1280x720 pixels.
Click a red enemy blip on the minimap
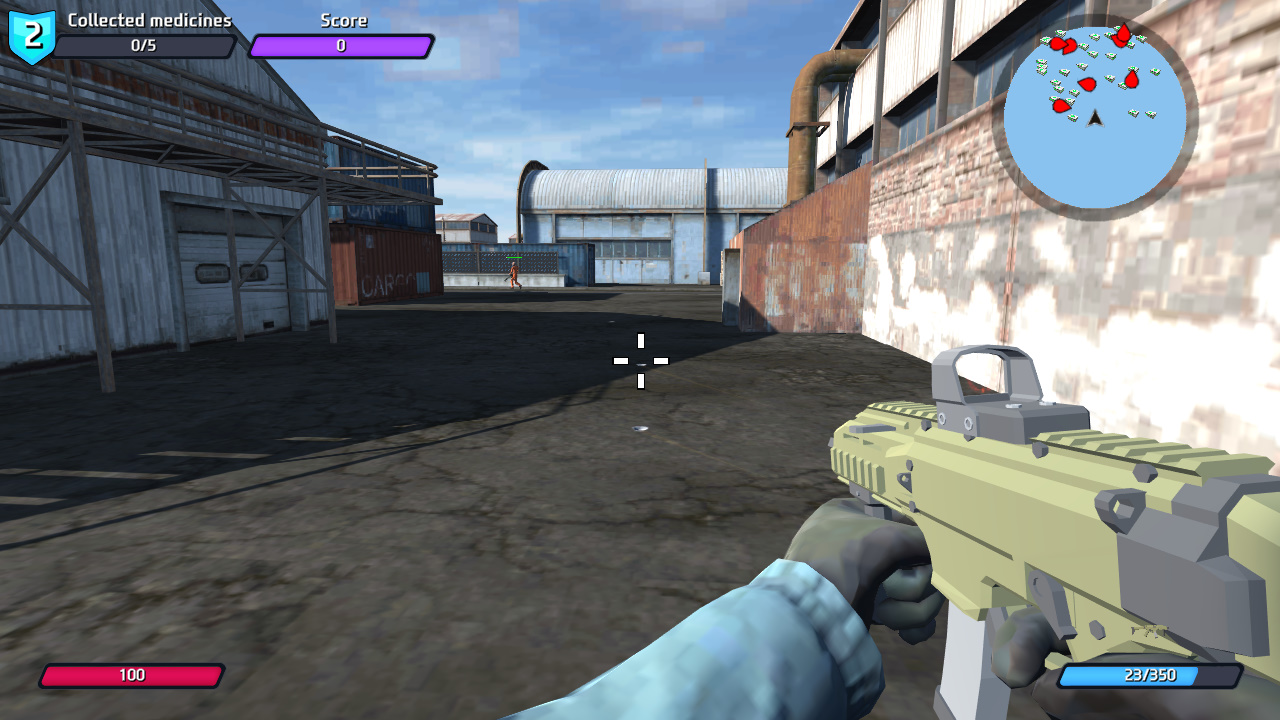[1087, 84]
